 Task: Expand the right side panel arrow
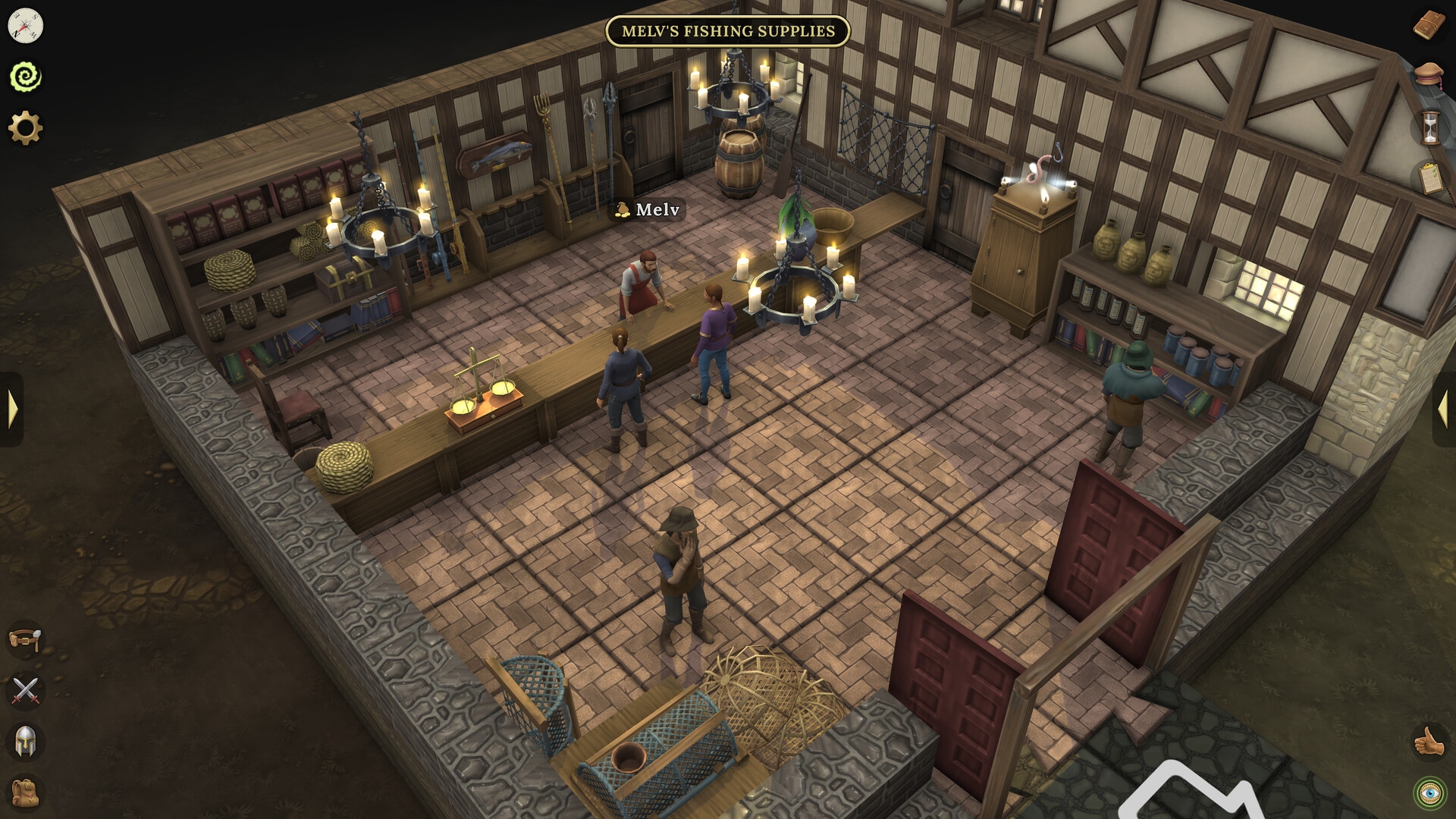click(1445, 409)
